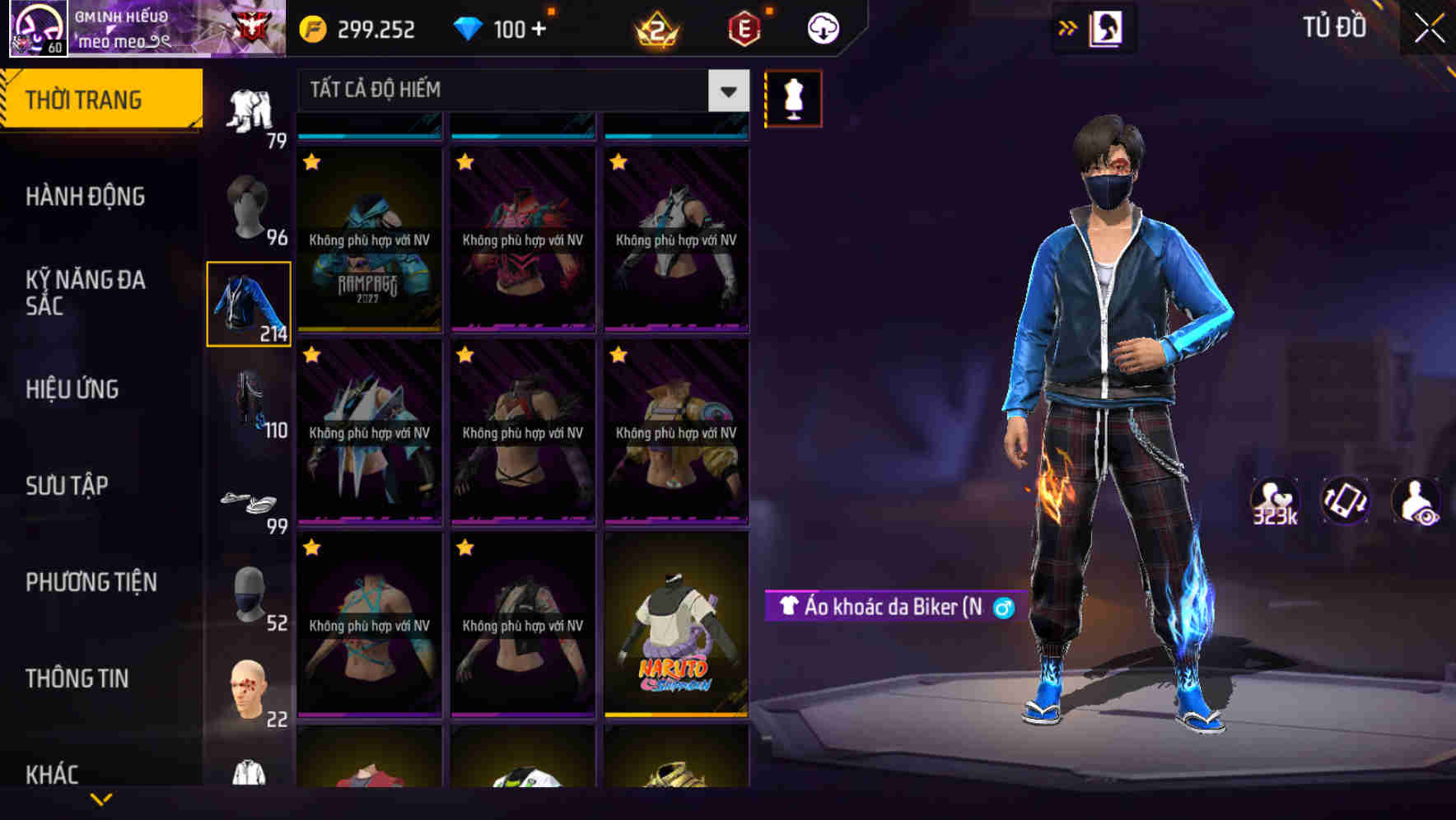Click the 323k likes icon
This screenshot has width=1456, height=820.
pyautogui.click(x=1273, y=501)
